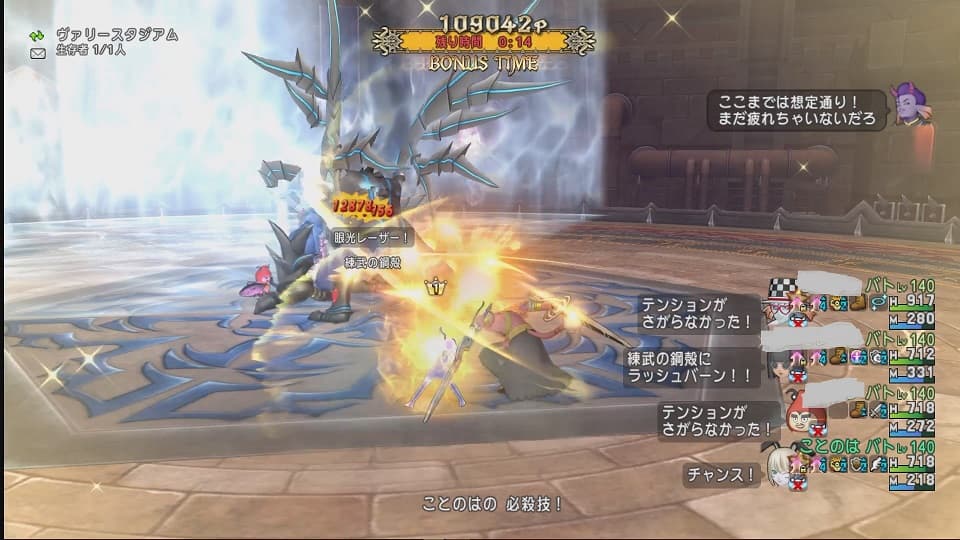Viewport: 960px width, 540px height.
Task: Click the green connection status arrows icon
Action: [x=38, y=35]
